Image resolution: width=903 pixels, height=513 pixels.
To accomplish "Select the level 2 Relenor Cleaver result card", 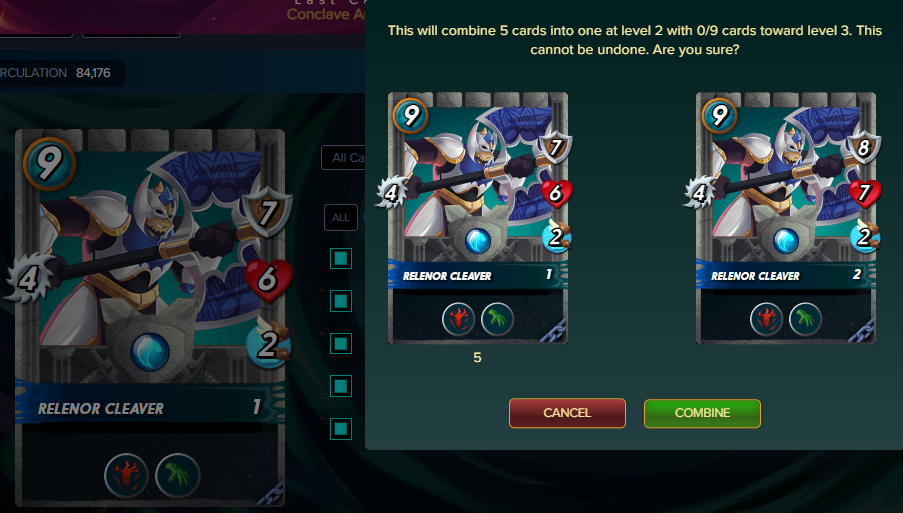I will (785, 218).
